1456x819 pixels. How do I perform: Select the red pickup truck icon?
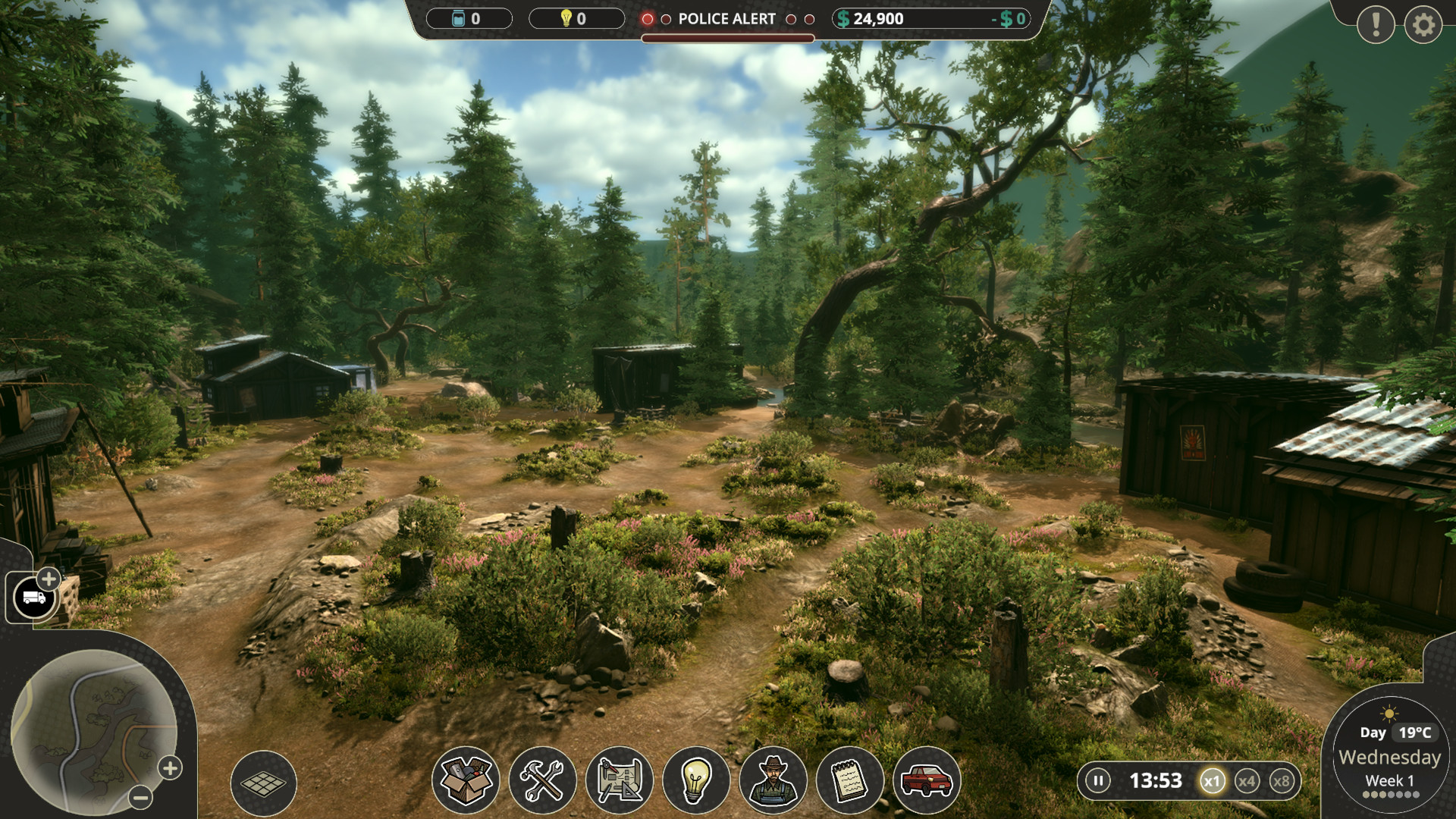[927, 780]
